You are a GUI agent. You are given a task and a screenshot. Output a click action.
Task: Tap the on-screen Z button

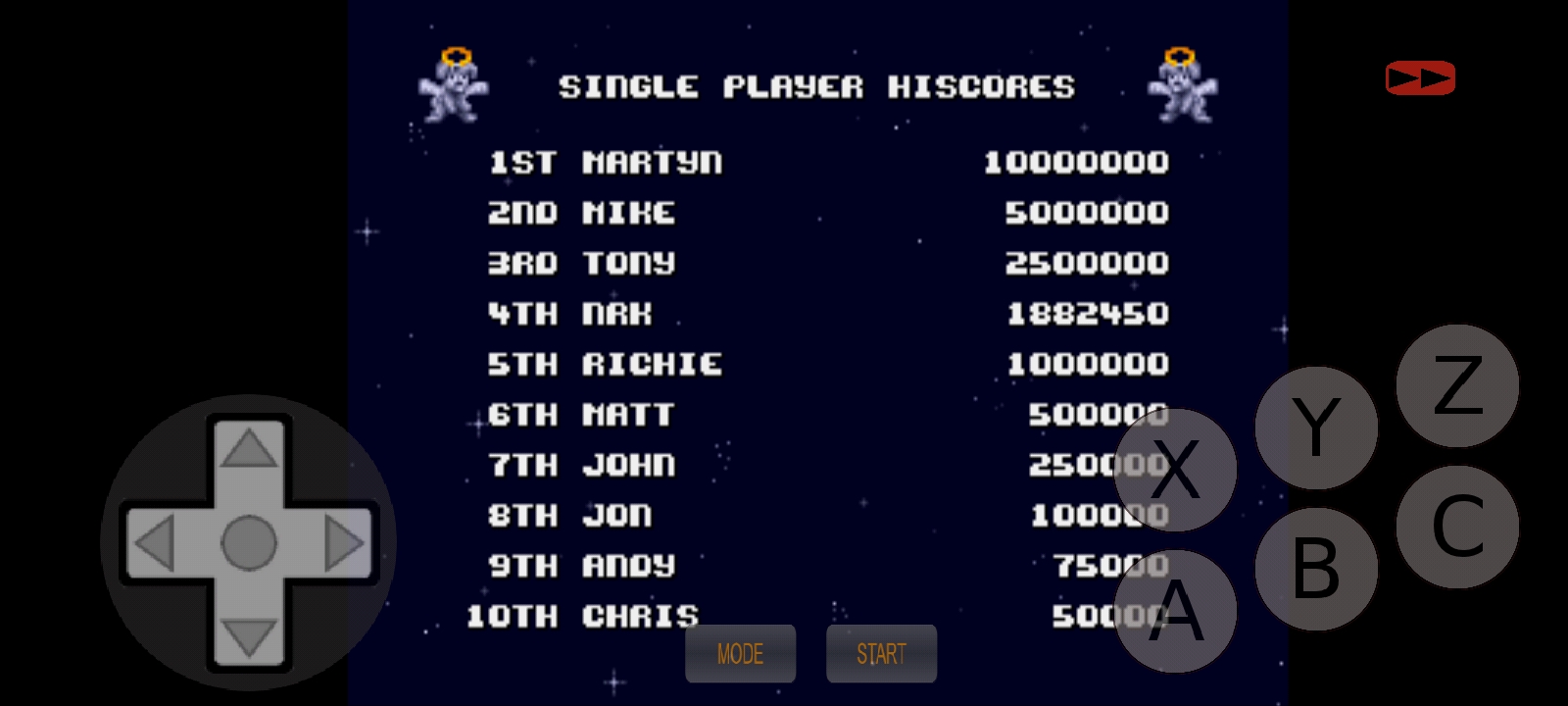(1457, 385)
